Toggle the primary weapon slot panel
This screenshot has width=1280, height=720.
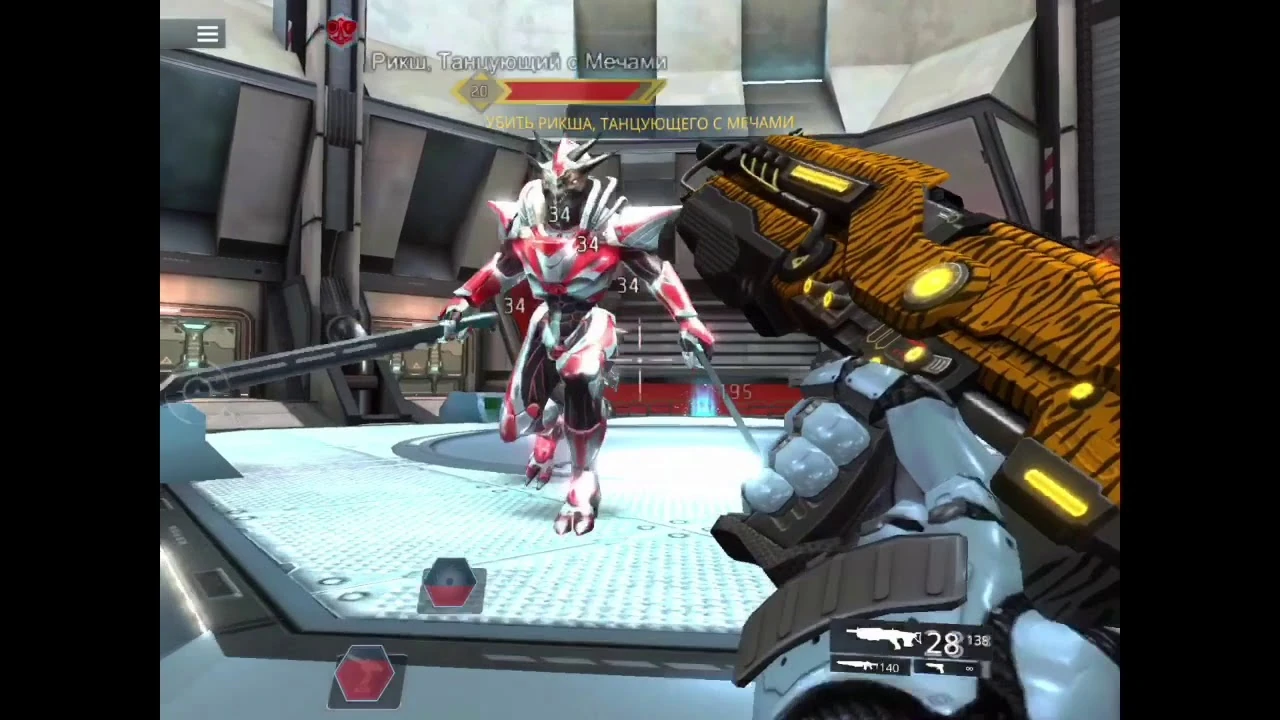(883, 635)
